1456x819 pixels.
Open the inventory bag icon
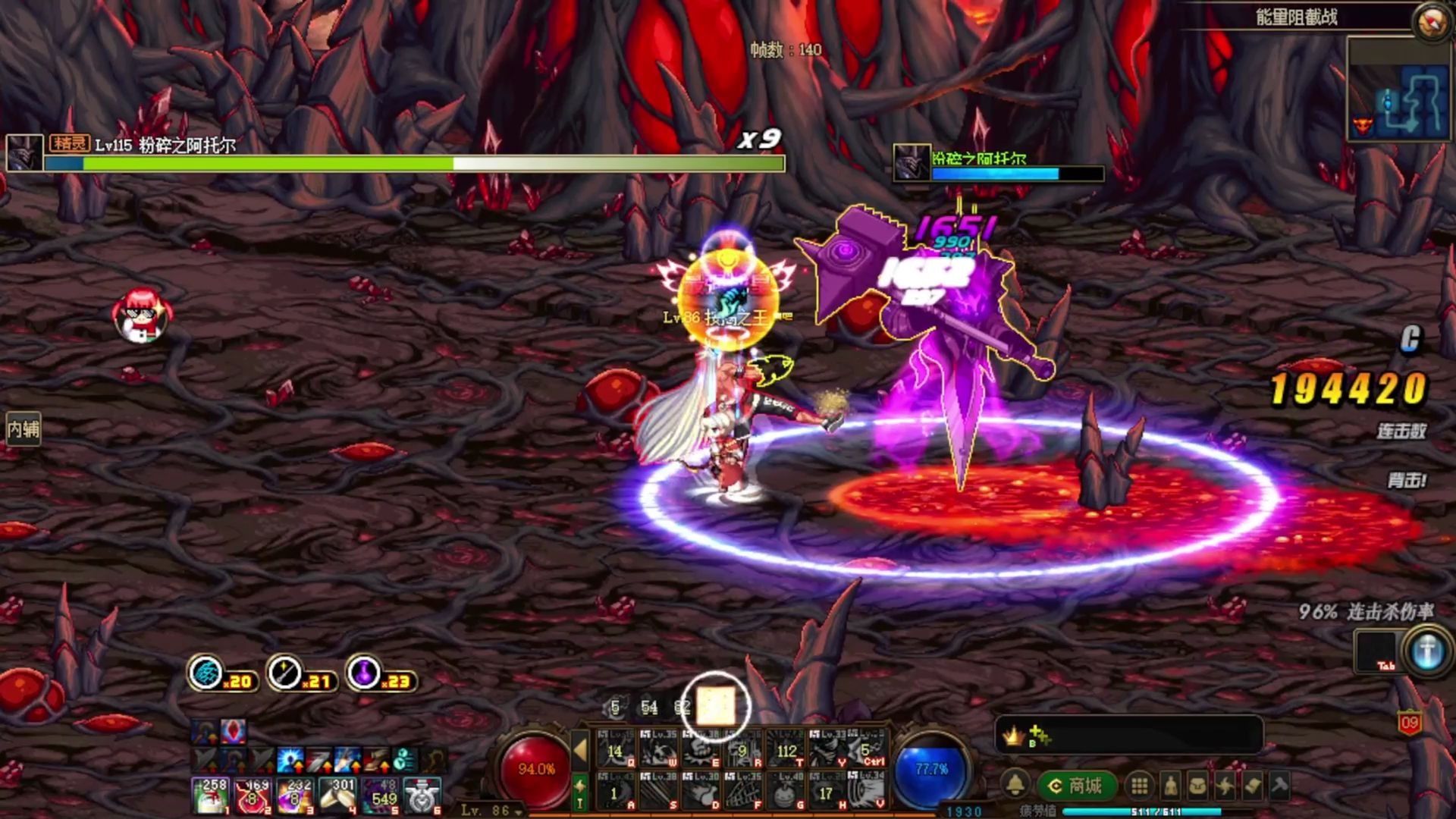click(1198, 786)
